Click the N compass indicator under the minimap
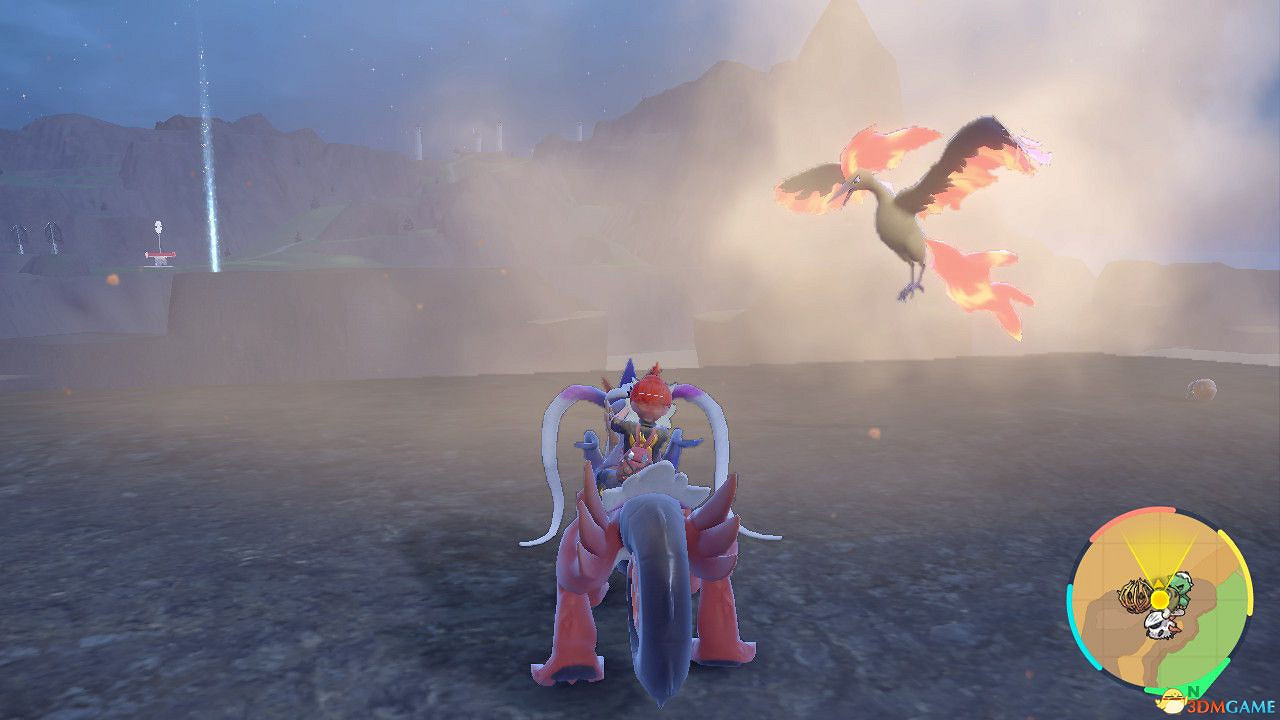Viewport: 1280px width, 720px height. pyautogui.click(x=1193, y=692)
